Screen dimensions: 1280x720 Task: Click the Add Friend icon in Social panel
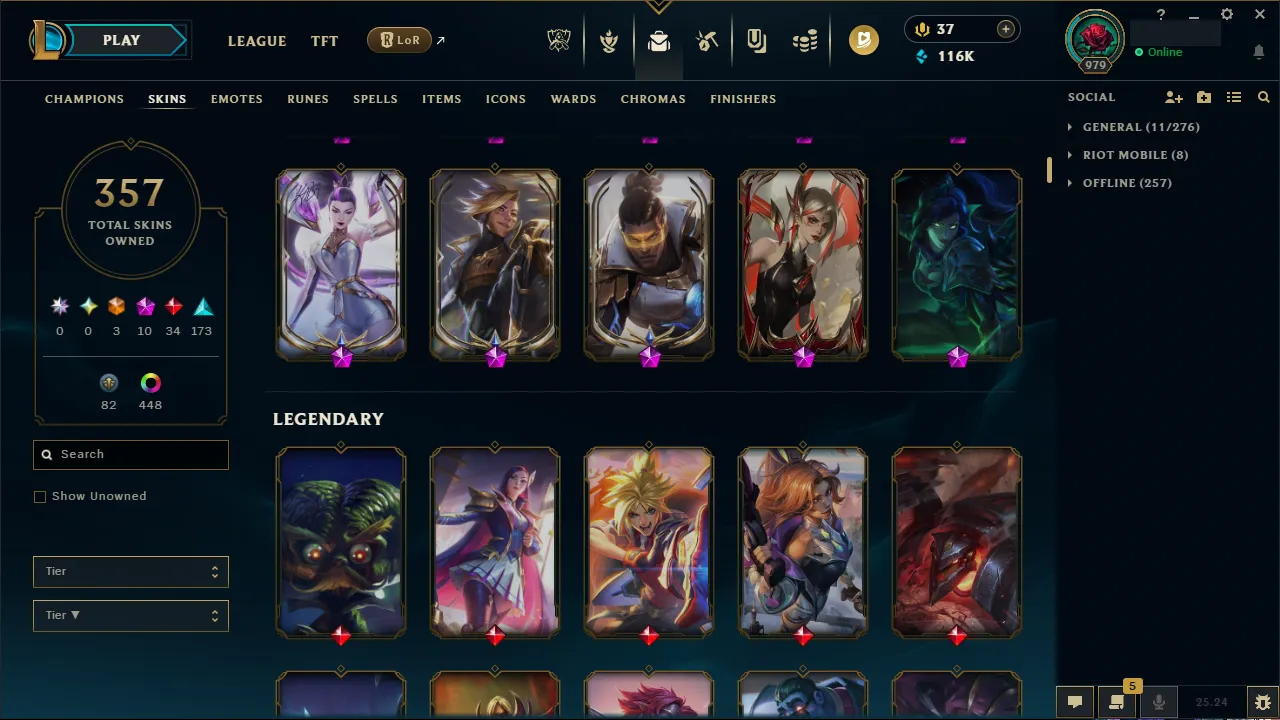(x=1173, y=97)
